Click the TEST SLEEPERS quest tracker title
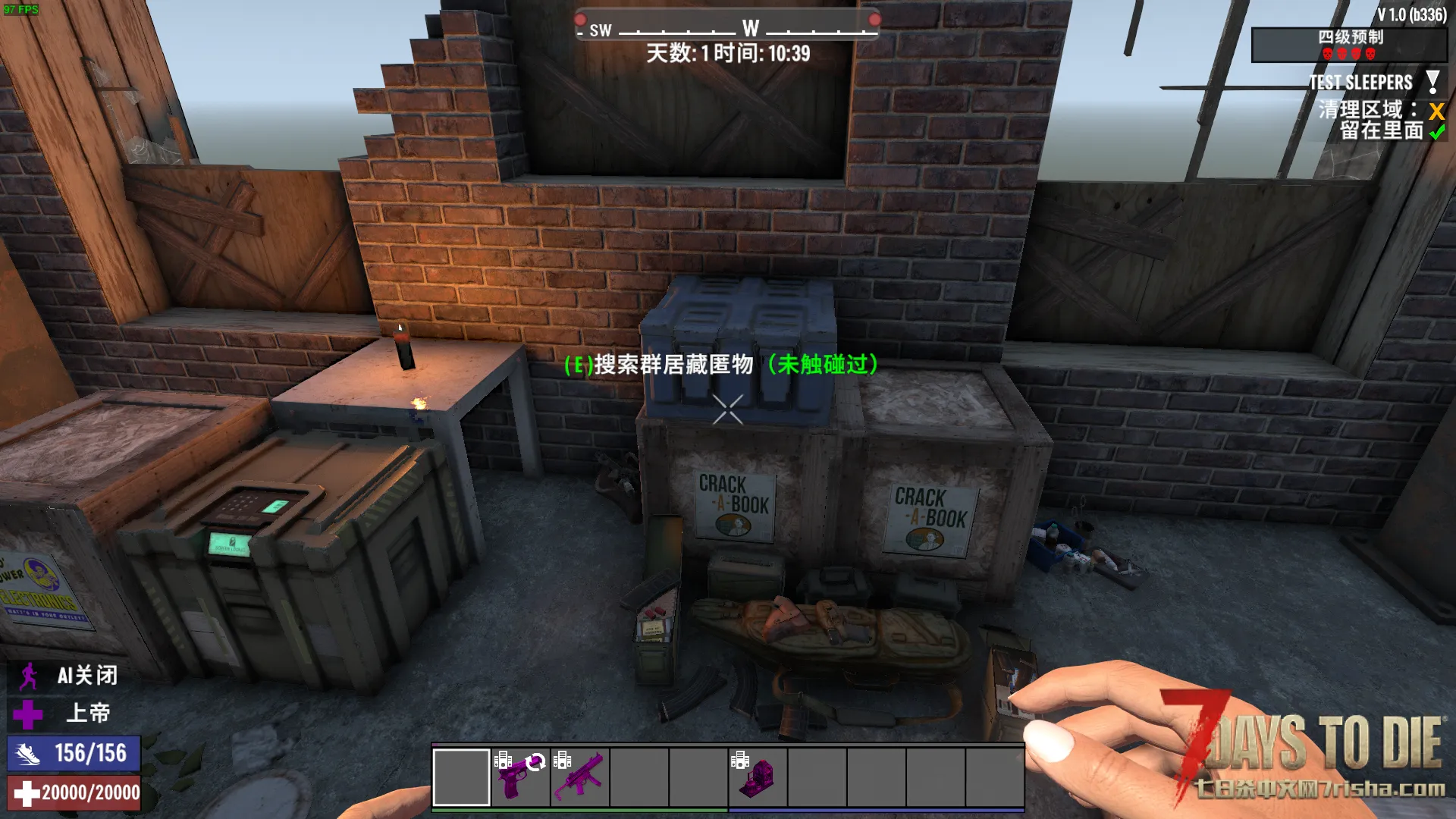Image resolution: width=1456 pixels, height=819 pixels. pyautogui.click(x=1360, y=82)
